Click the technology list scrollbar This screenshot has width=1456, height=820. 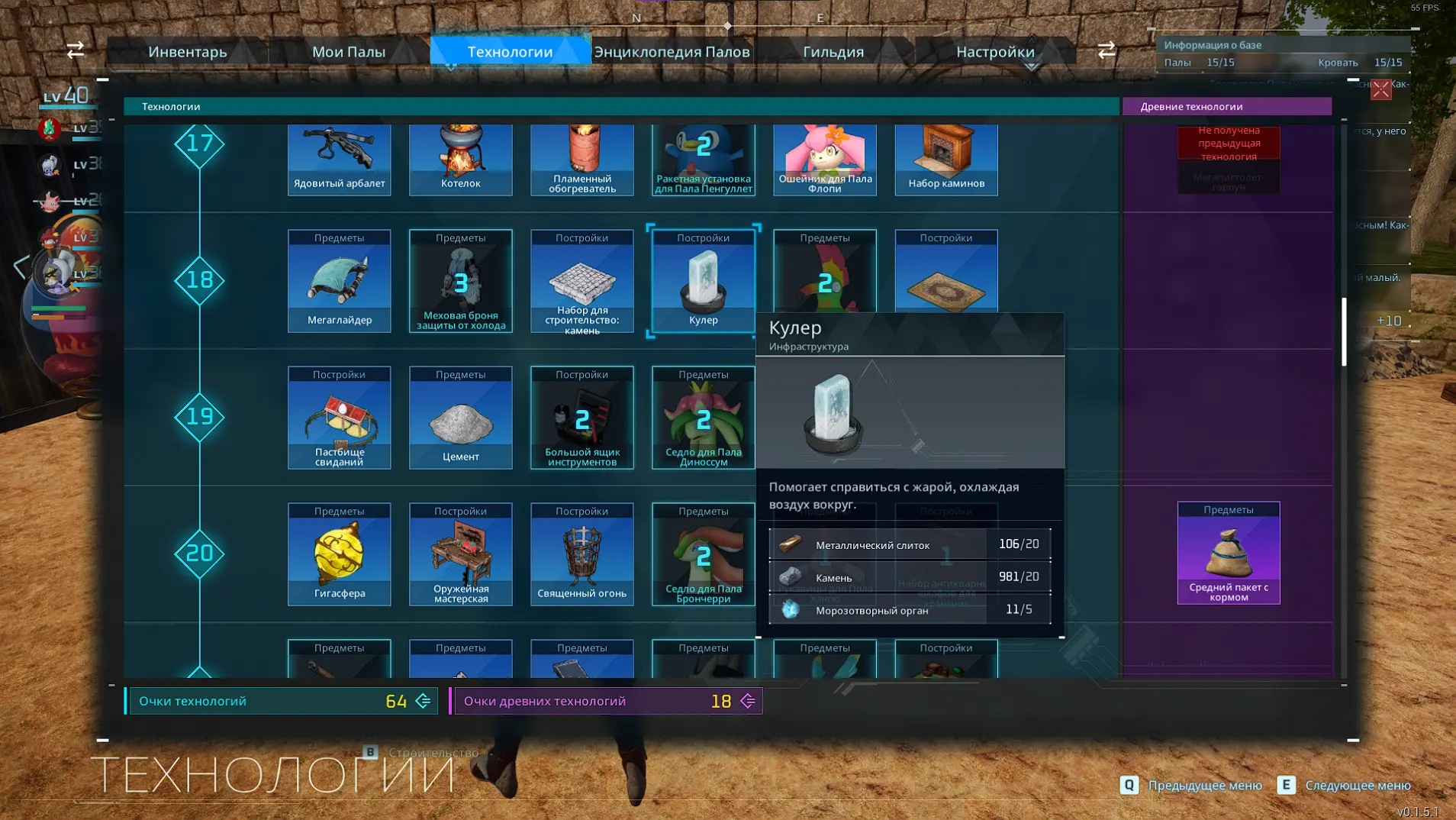(x=1344, y=332)
